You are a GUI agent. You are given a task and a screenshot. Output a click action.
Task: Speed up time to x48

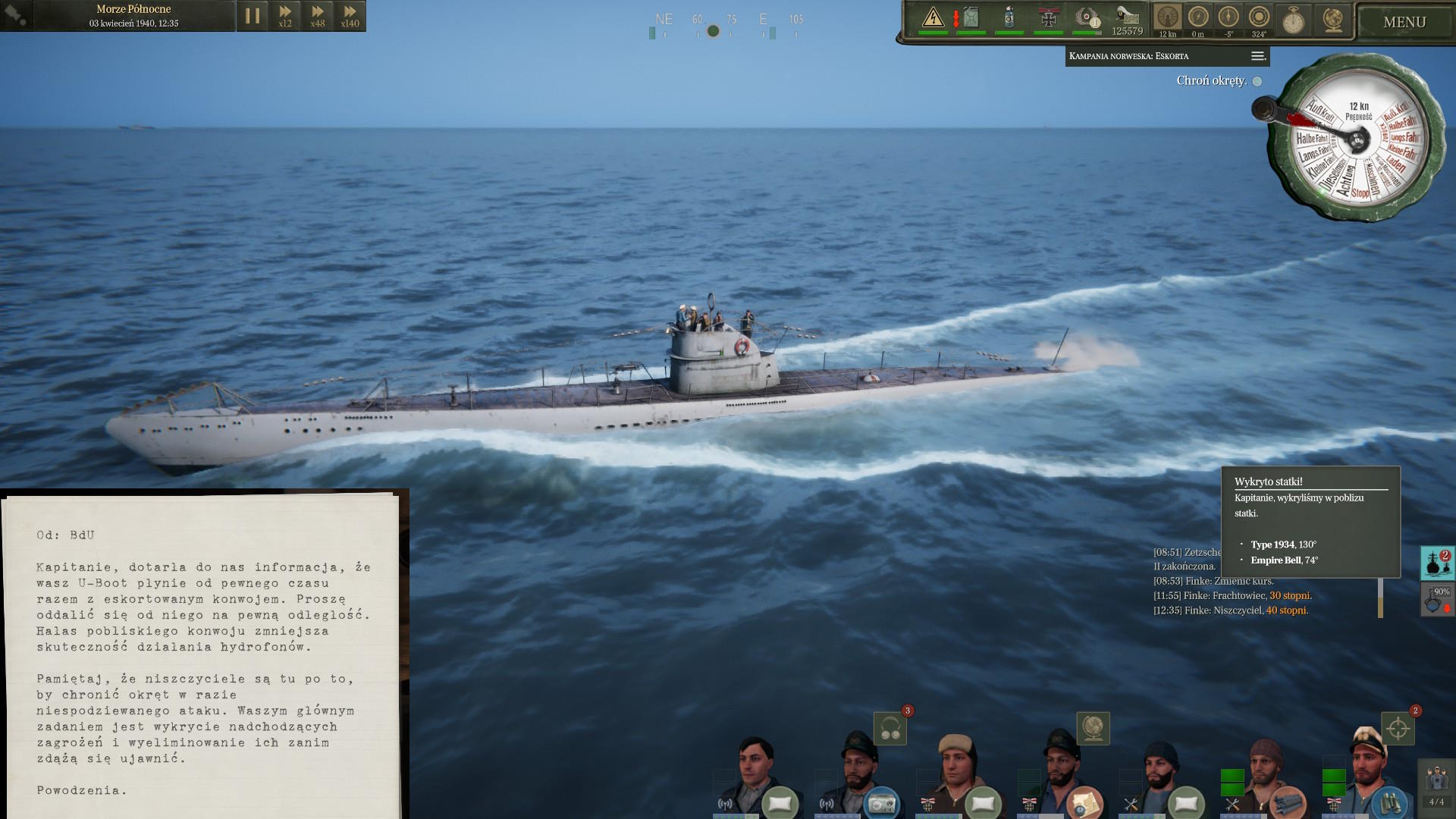tap(318, 16)
